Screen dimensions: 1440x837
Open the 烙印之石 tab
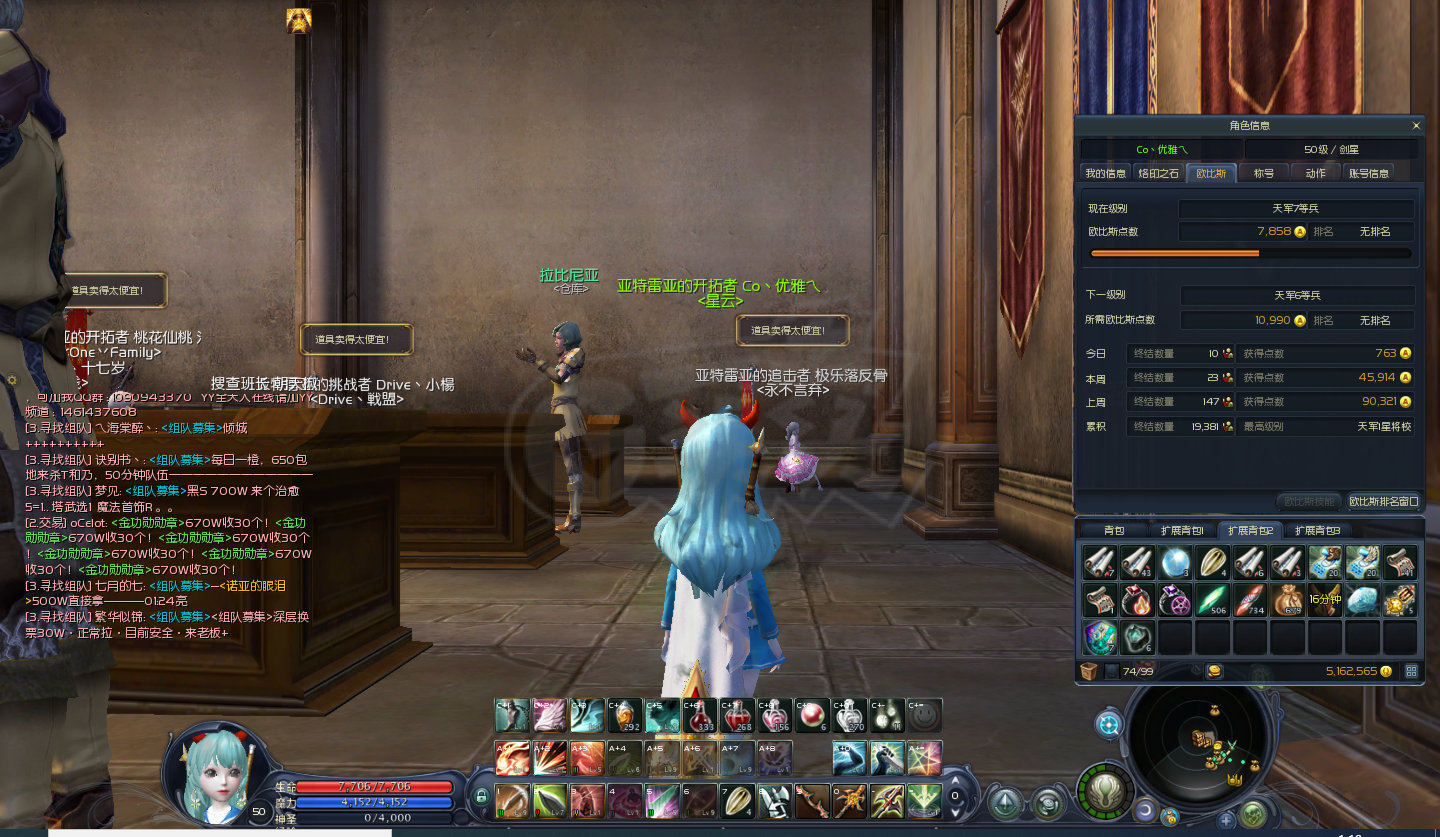pyautogui.click(x=1159, y=173)
